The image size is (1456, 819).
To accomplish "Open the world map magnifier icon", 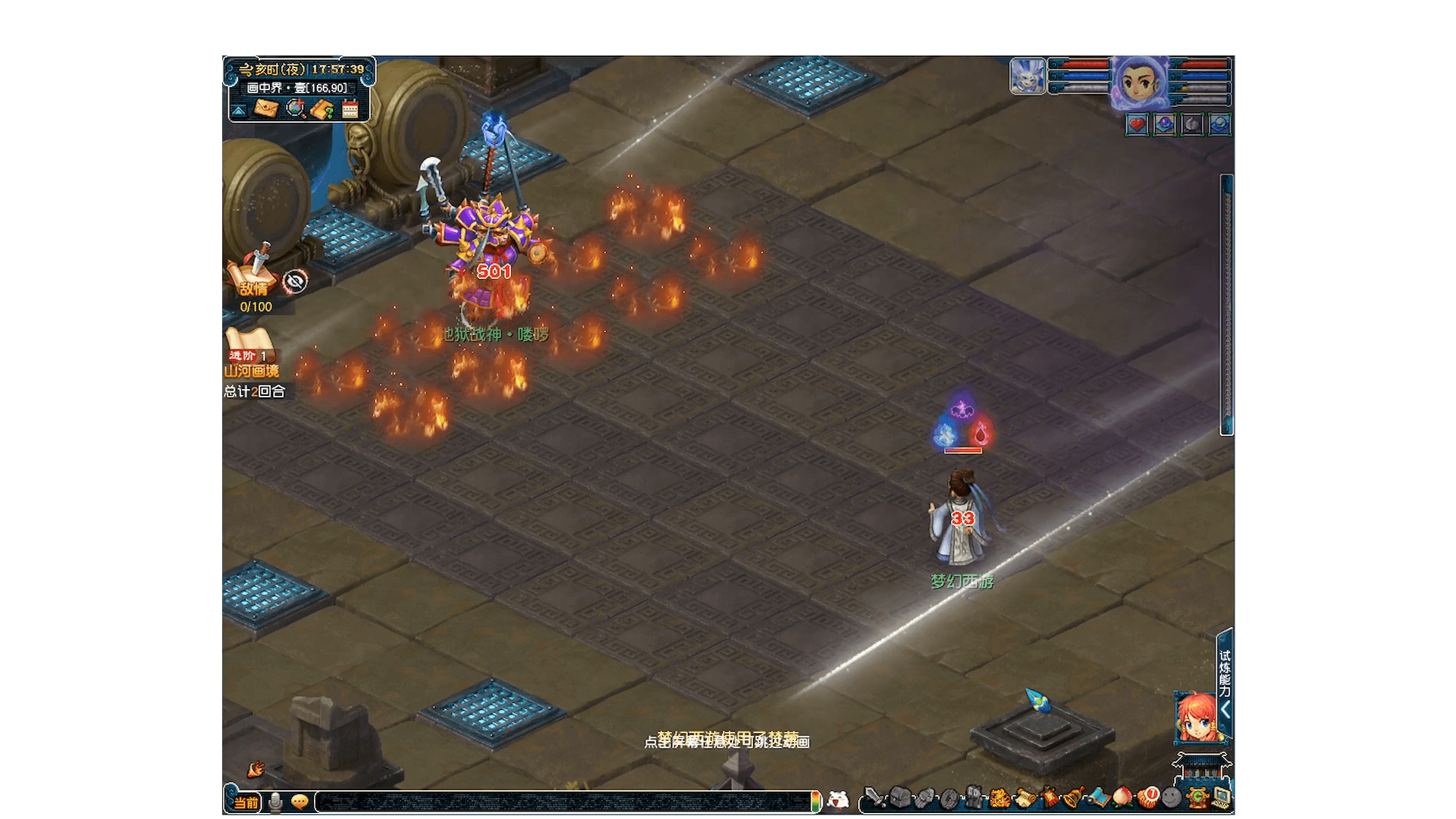I will (x=295, y=109).
